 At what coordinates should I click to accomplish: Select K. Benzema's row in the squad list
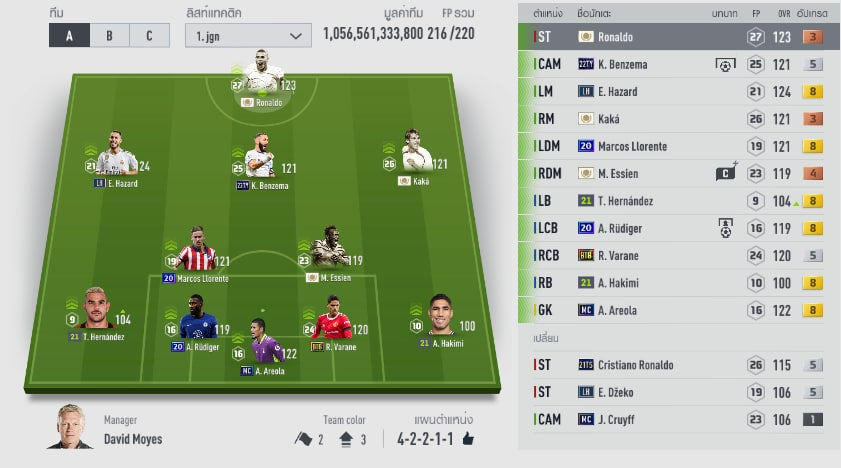coord(678,64)
